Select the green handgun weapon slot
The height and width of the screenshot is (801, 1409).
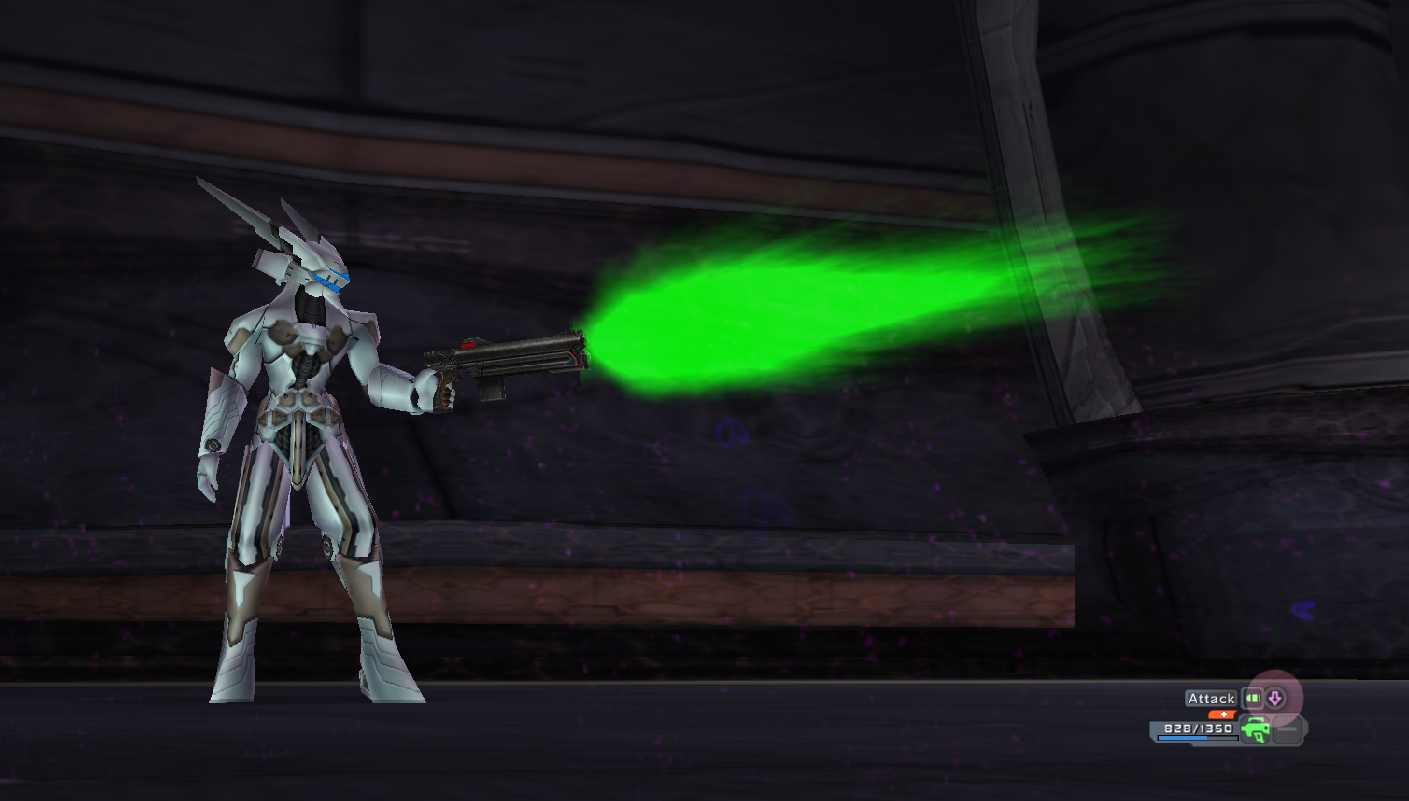pos(1255,729)
